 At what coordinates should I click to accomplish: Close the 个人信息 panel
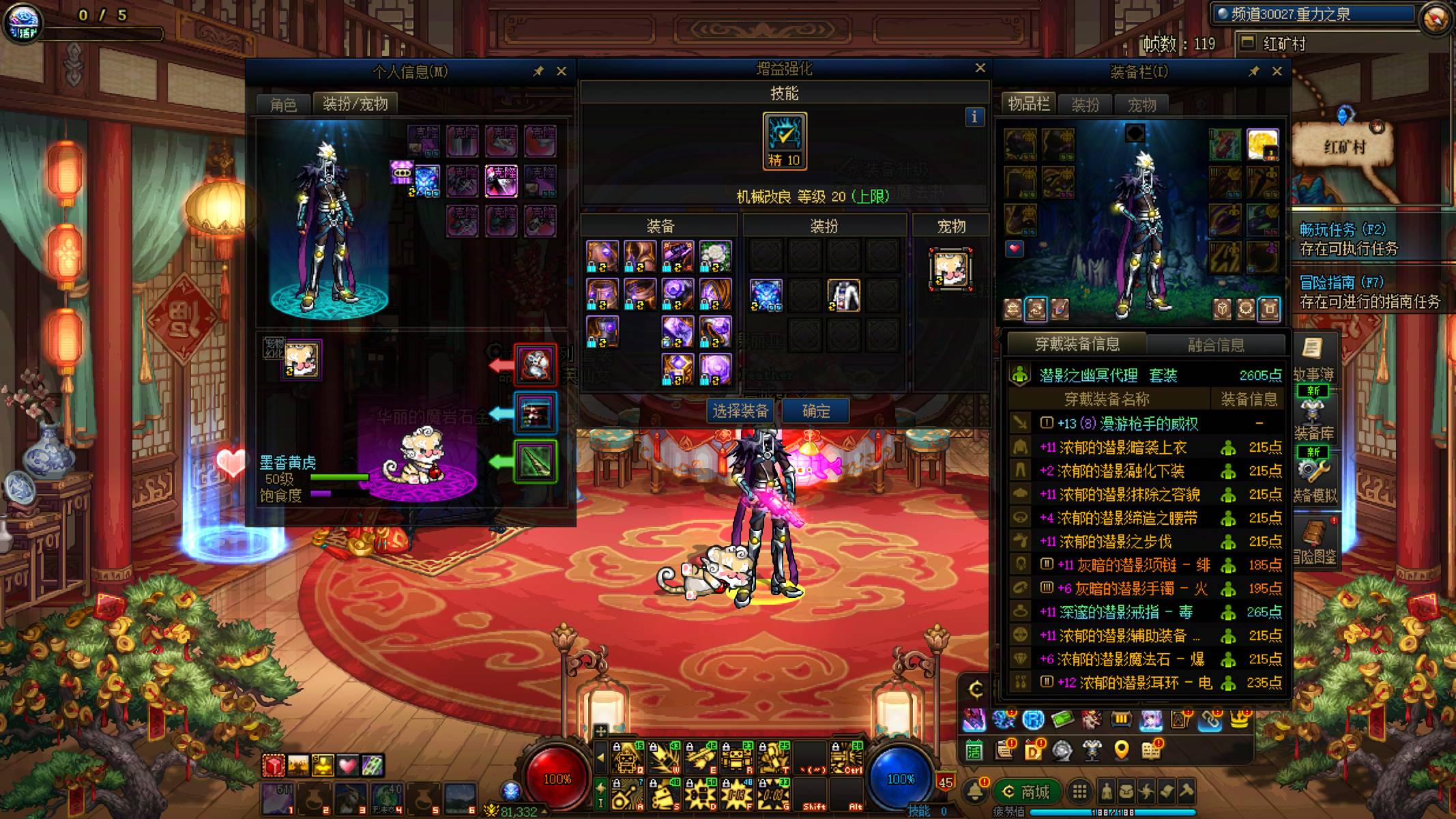[562, 71]
